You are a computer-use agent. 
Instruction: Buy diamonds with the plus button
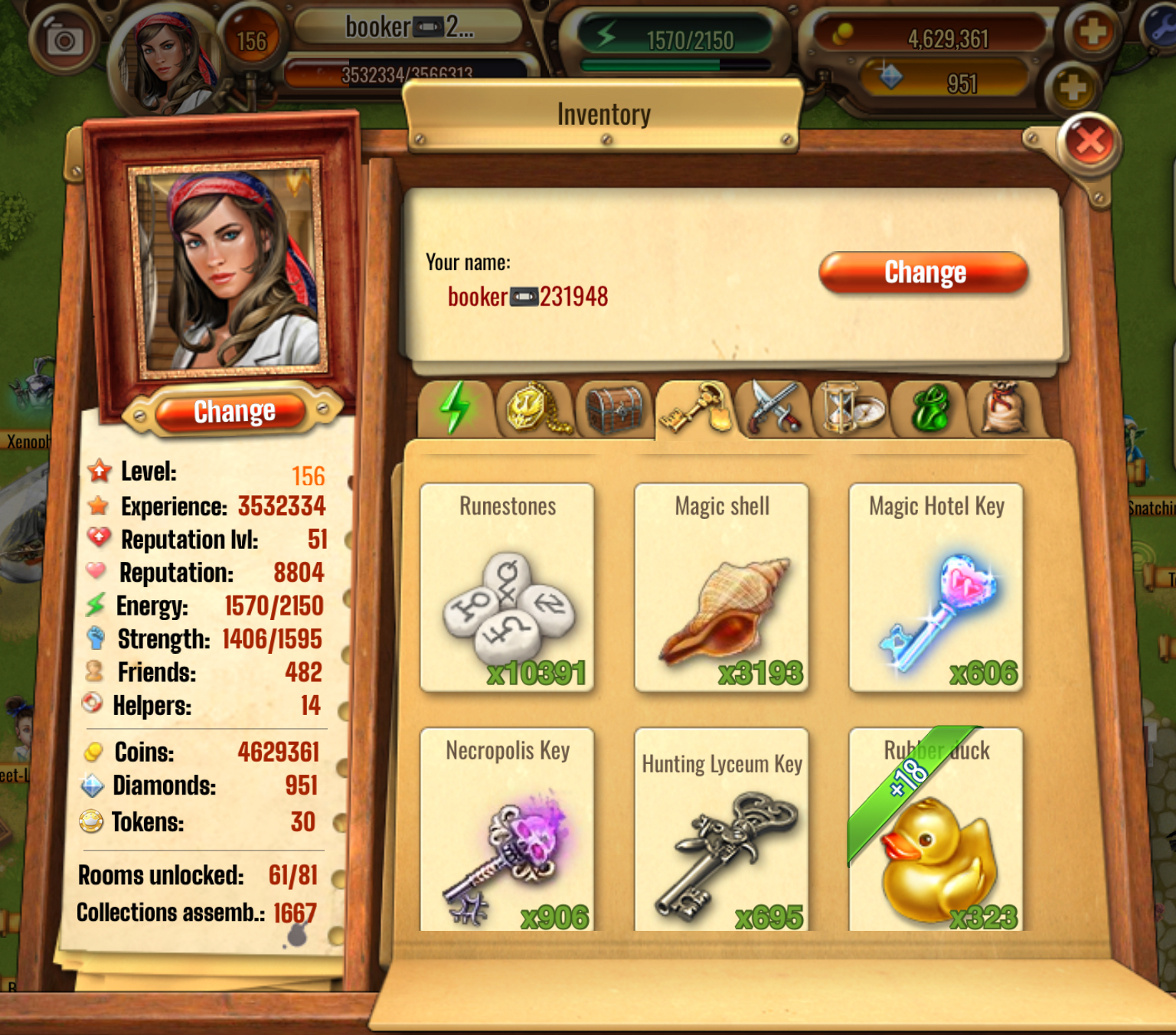click(x=1072, y=87)
